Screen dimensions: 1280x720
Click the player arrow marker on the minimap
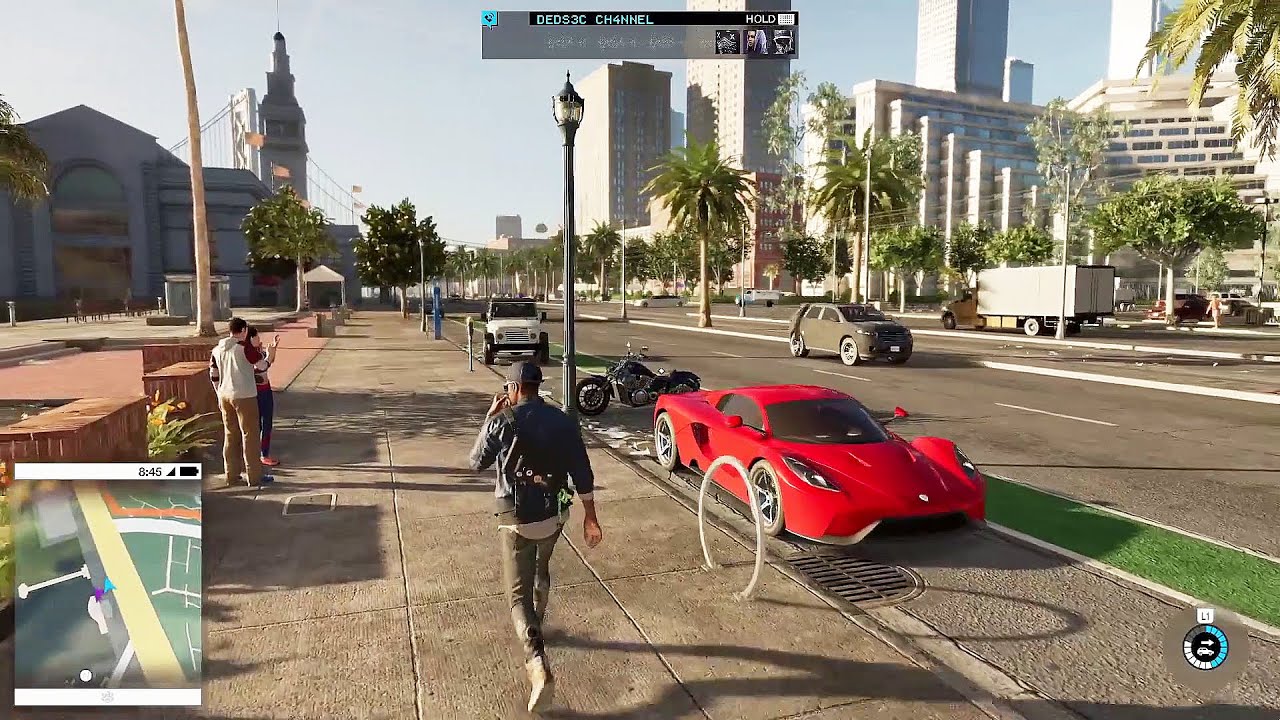point(108,586)
